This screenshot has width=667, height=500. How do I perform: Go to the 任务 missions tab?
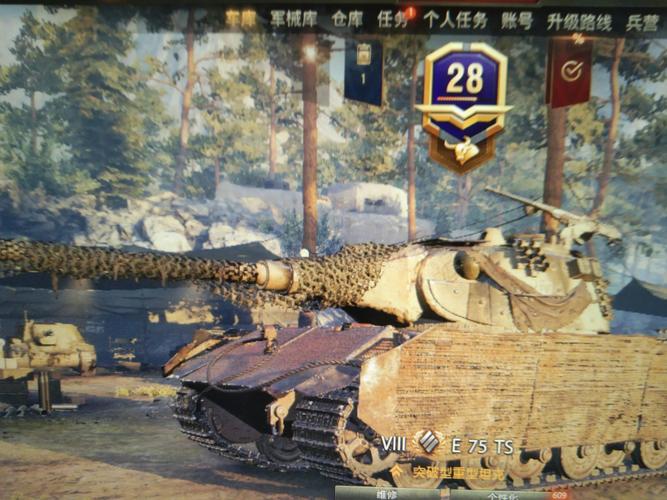point(393,19)
